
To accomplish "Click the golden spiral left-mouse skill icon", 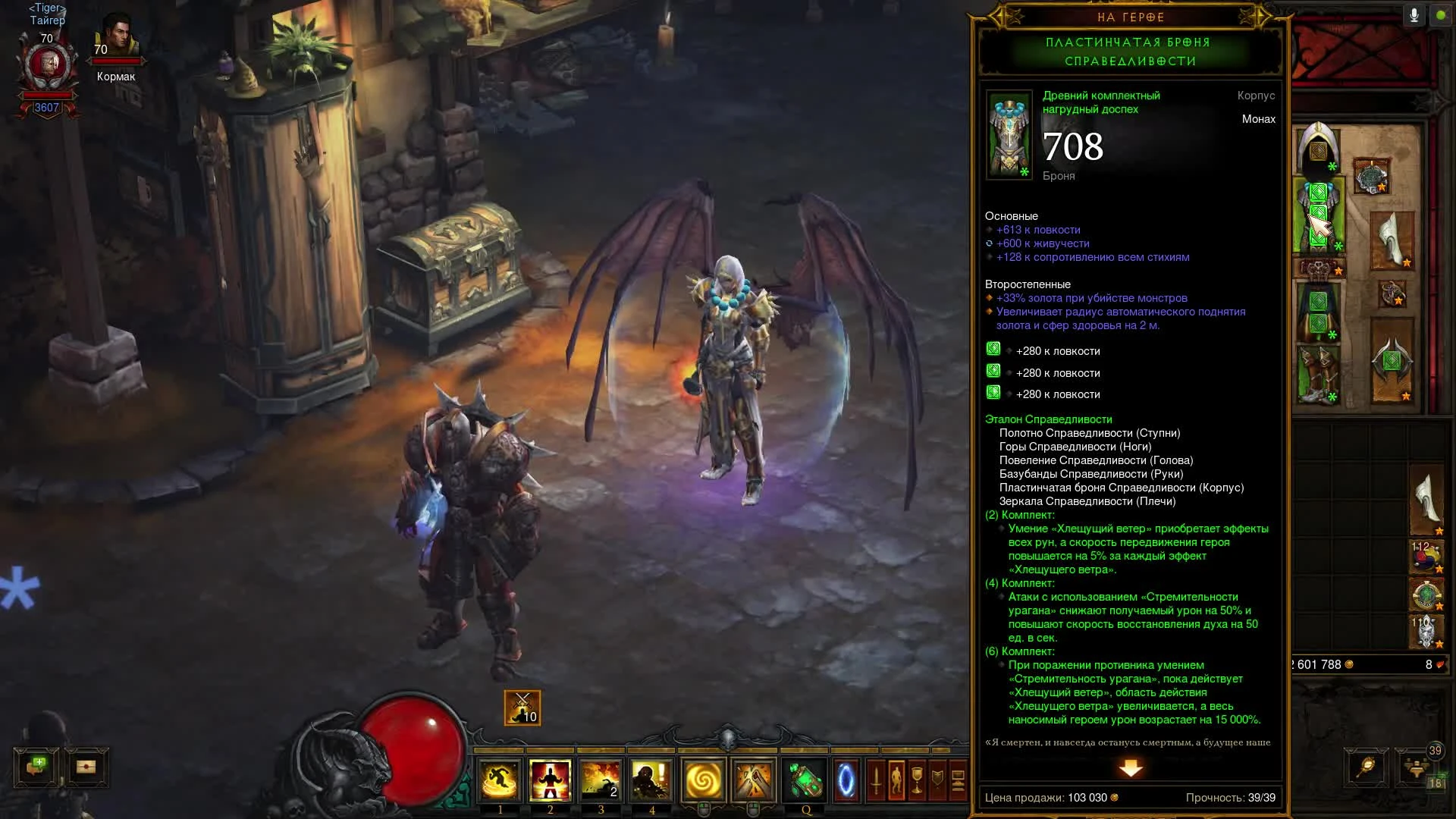I will 701,779.
